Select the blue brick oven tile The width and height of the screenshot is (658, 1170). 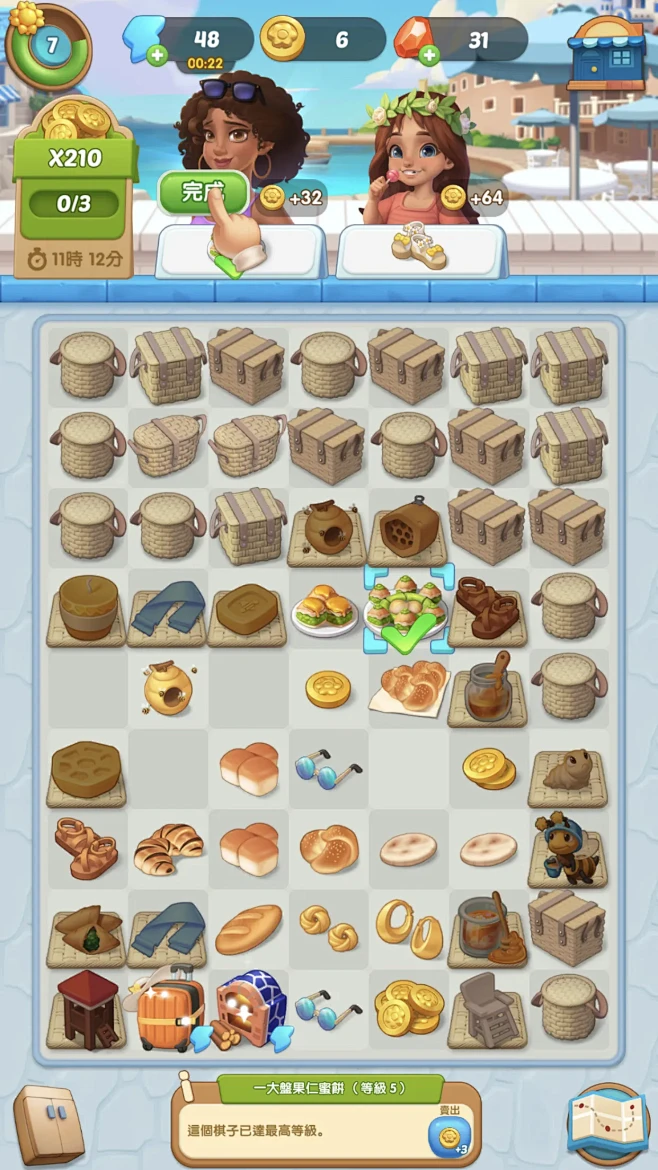[248, 1008]
